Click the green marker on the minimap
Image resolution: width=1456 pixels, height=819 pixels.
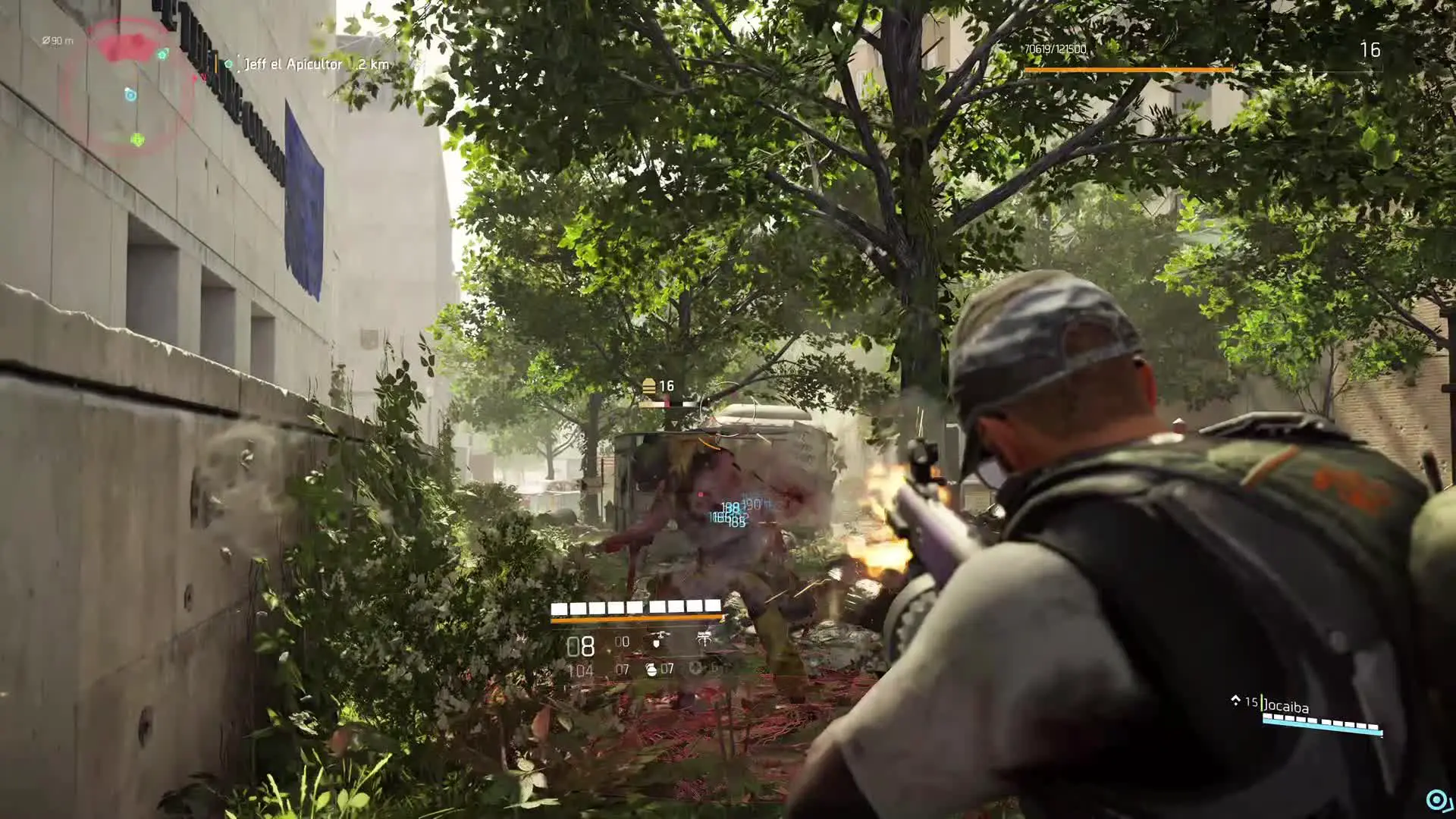click(137, 140)
